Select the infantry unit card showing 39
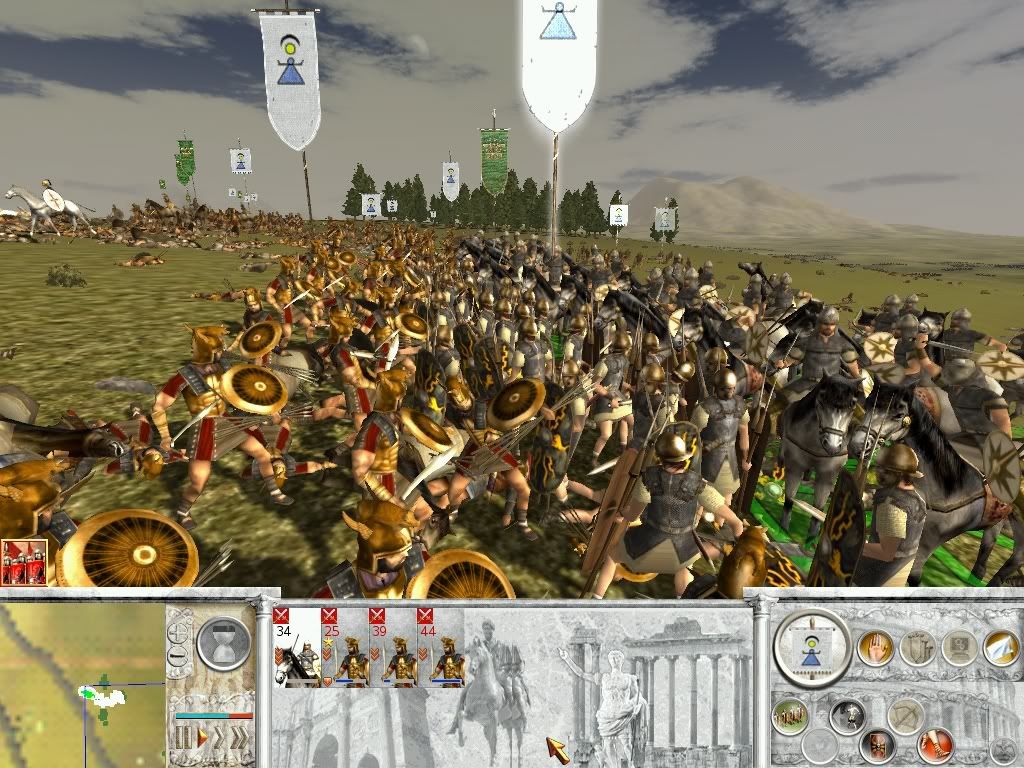1024x768 pixels. click(x=389, y=648)
